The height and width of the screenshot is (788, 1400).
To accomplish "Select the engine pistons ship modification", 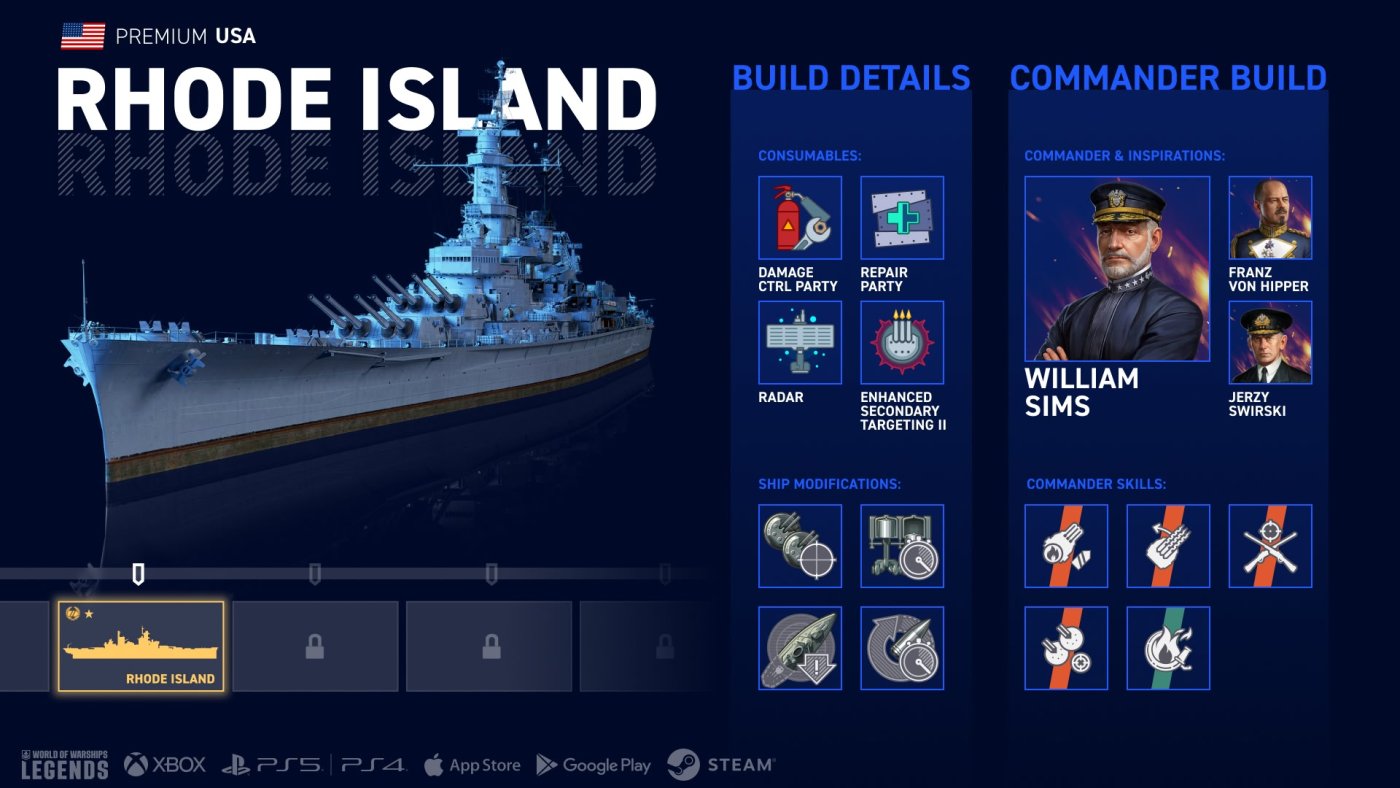I will click(902, 546).
